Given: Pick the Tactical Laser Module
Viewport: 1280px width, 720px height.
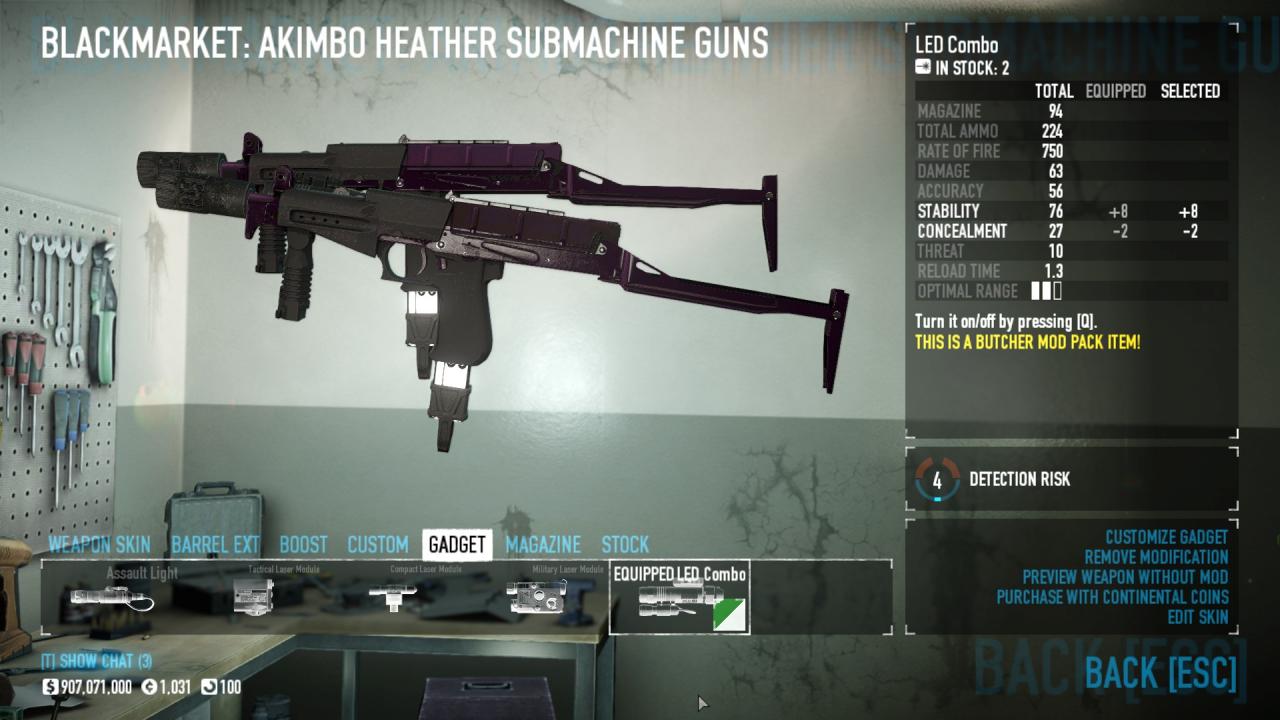Looking at the screenshot, I should click(x=254, y=597).
